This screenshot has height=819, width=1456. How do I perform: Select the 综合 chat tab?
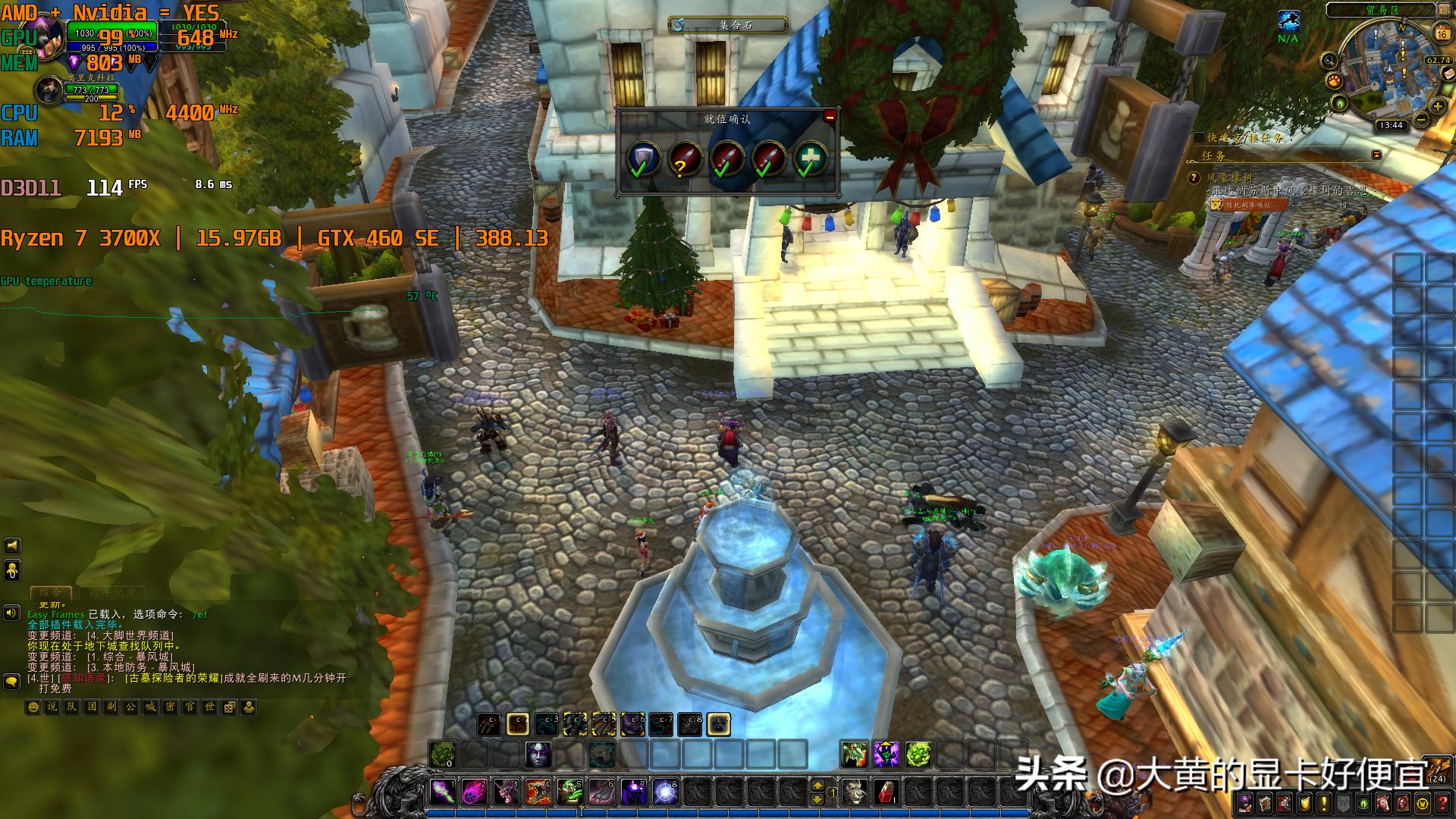(x=51, y=593)
